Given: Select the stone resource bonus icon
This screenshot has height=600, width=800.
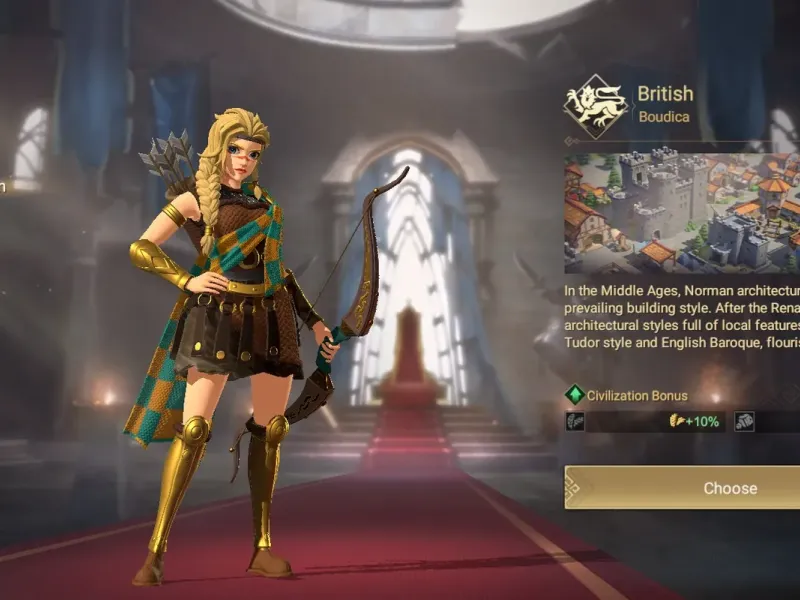Looking at the screenshot, I should pos(745,421).
